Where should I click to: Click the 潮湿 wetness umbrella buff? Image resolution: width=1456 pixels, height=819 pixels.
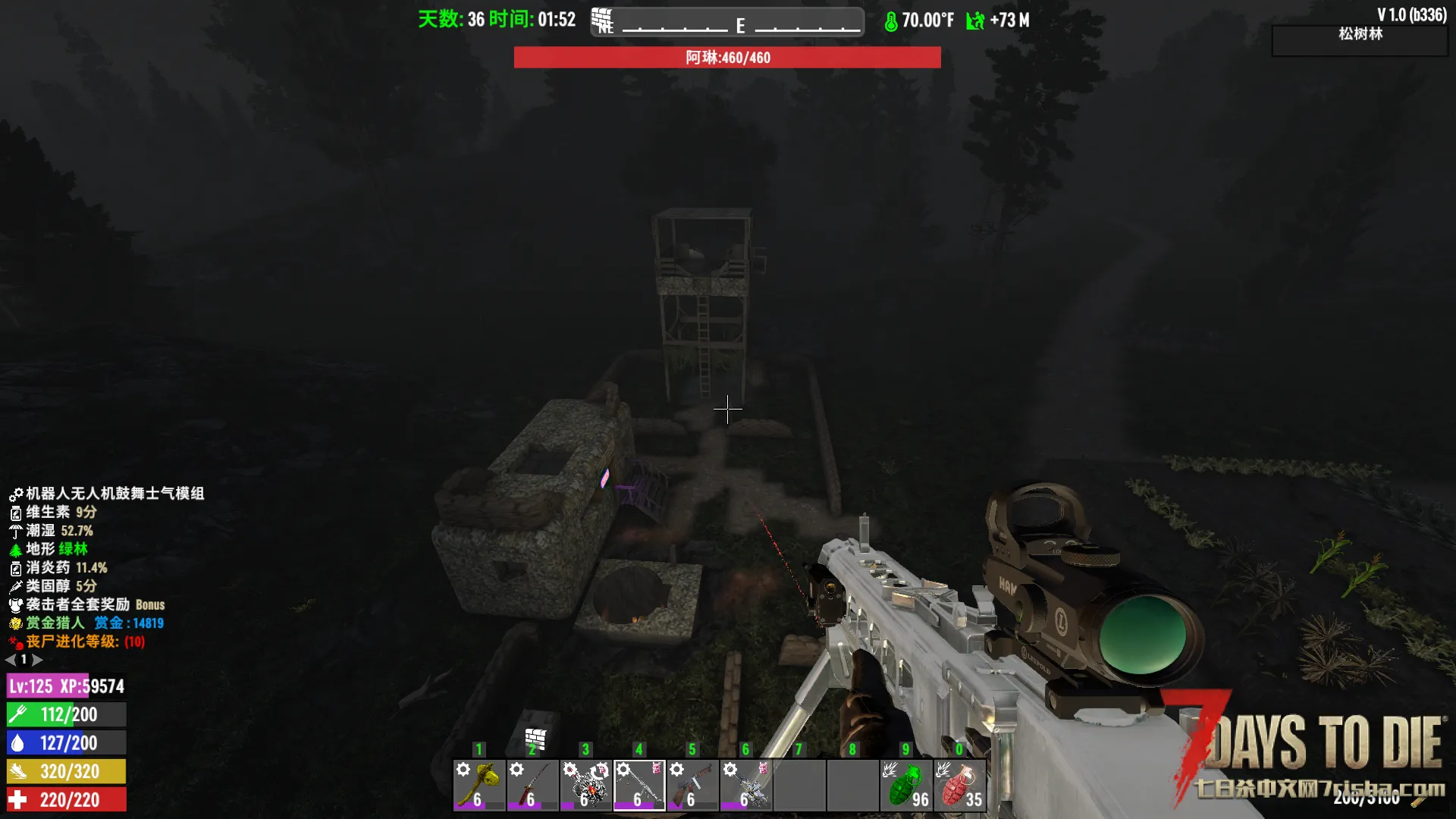tap(52, 531)
